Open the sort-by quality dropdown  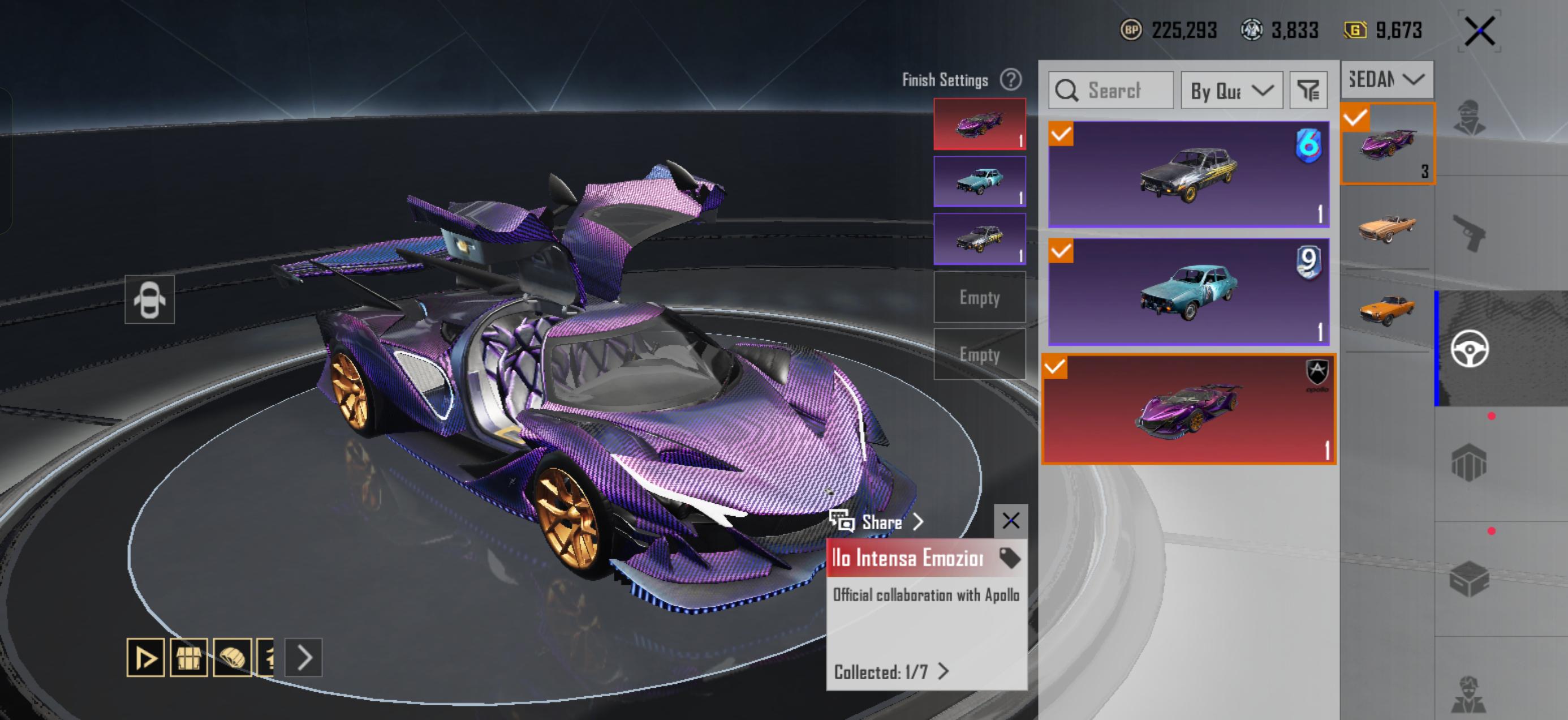(1231, 91)
